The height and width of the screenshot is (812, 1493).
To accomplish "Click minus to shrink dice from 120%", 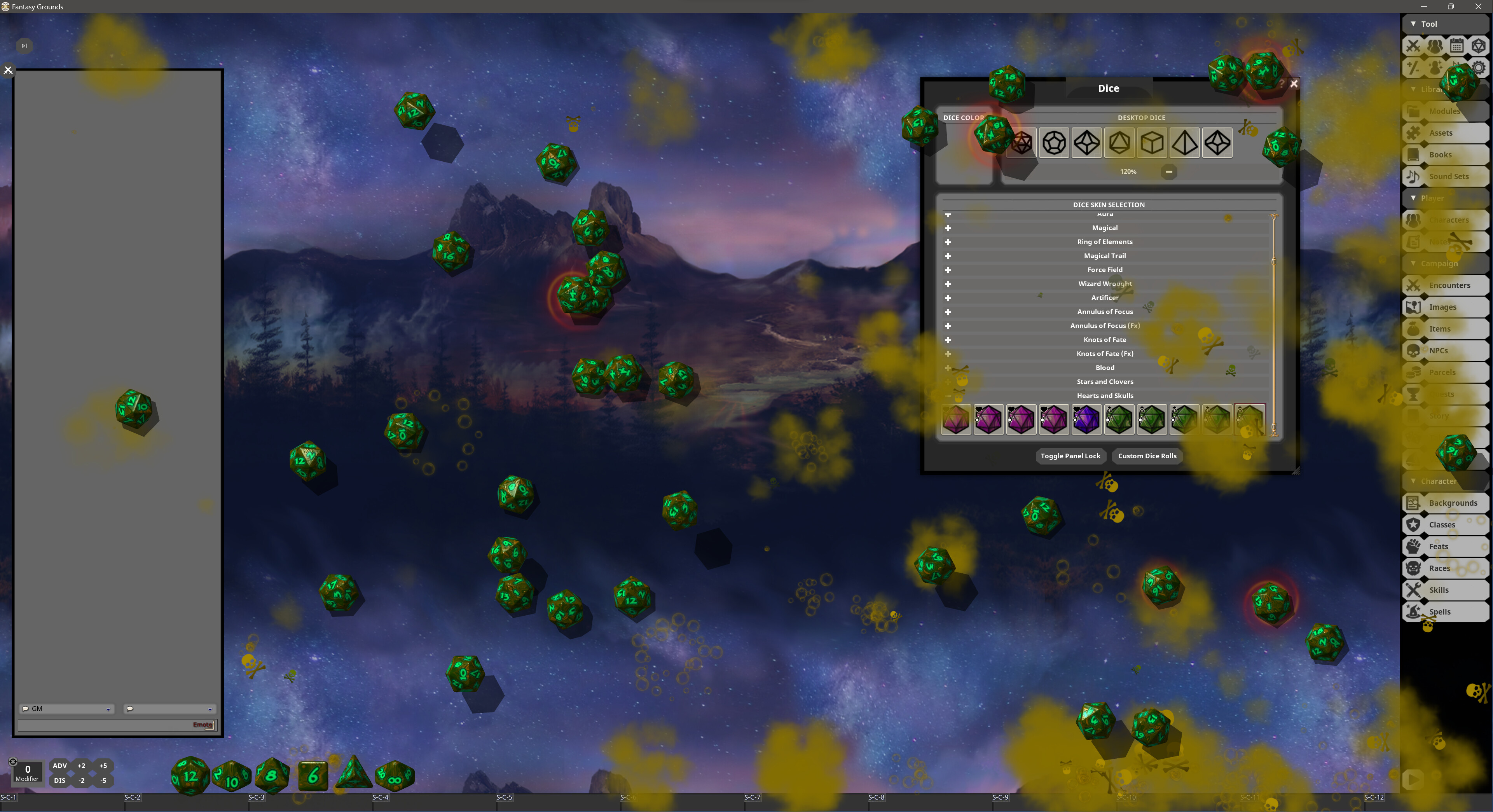I will [1170, 171].
